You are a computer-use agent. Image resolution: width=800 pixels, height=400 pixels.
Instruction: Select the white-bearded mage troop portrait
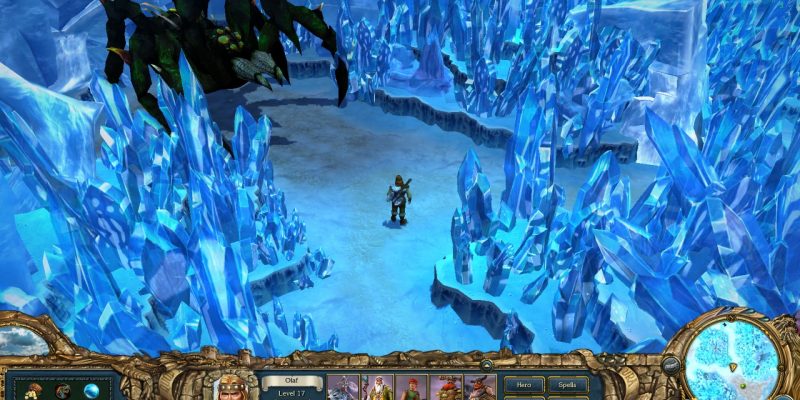click(377, 388)
